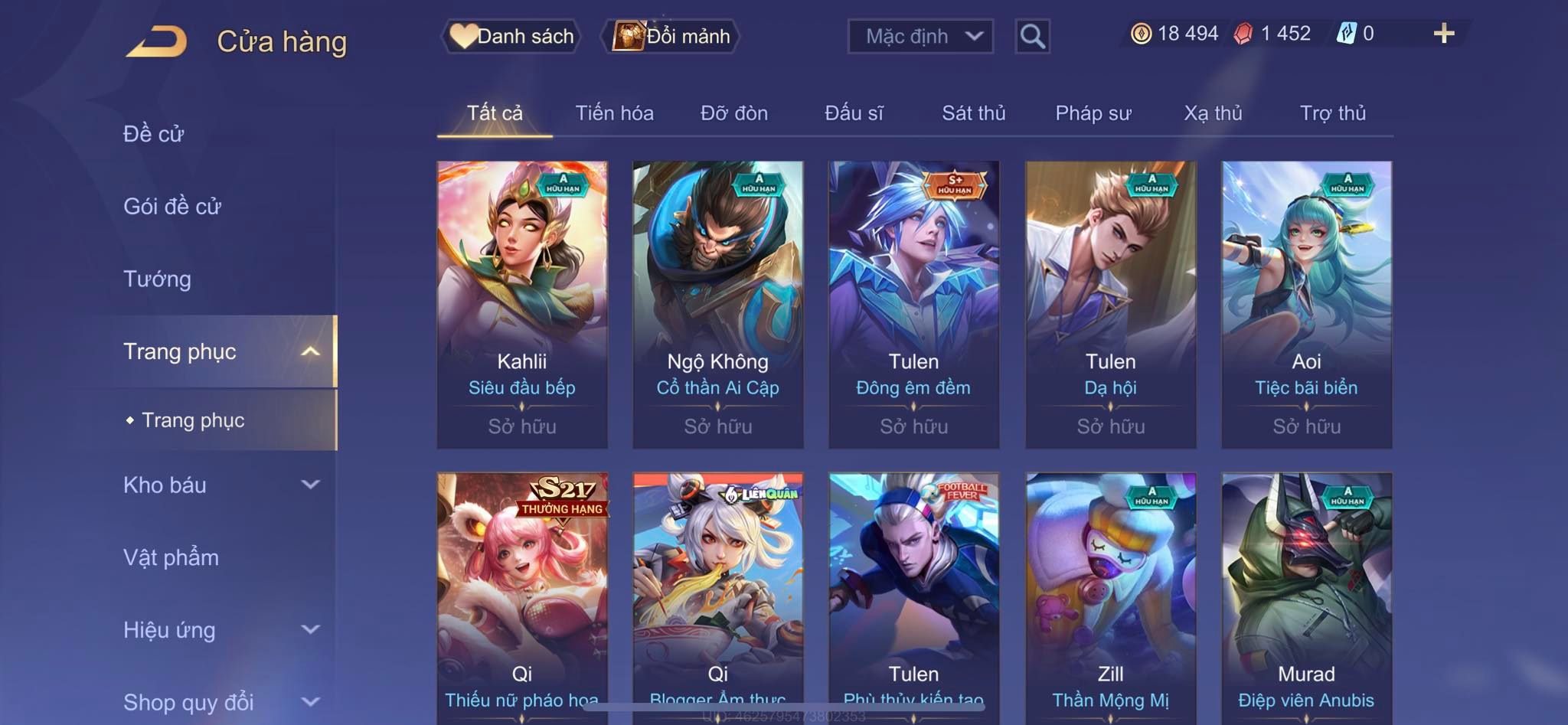Select Tướng in the sidebar
Screen dimensions: 1568x725
click(x=157, y=279)
